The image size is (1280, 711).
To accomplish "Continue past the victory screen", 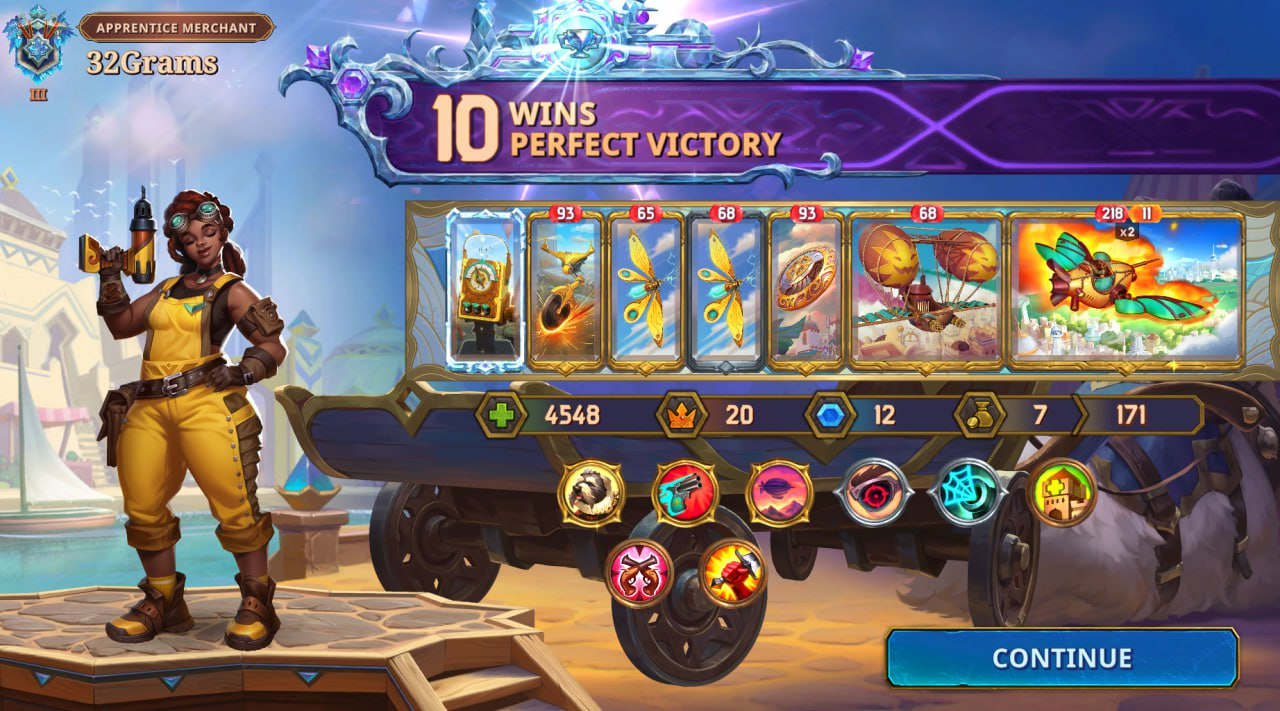I will tap(1061, 658).
